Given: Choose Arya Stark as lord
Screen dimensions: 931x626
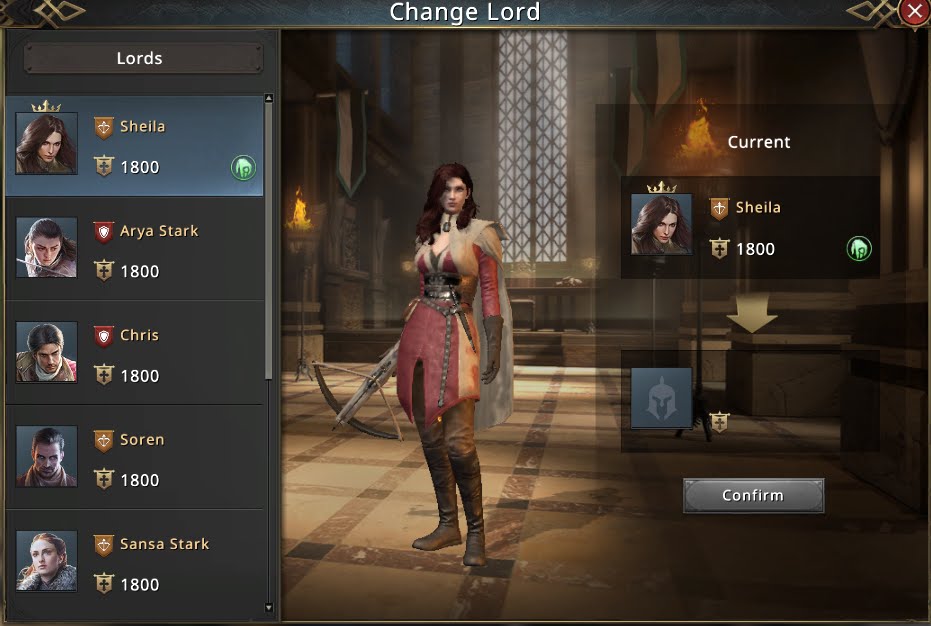Looking at the screenshot, I should point(135,250).
